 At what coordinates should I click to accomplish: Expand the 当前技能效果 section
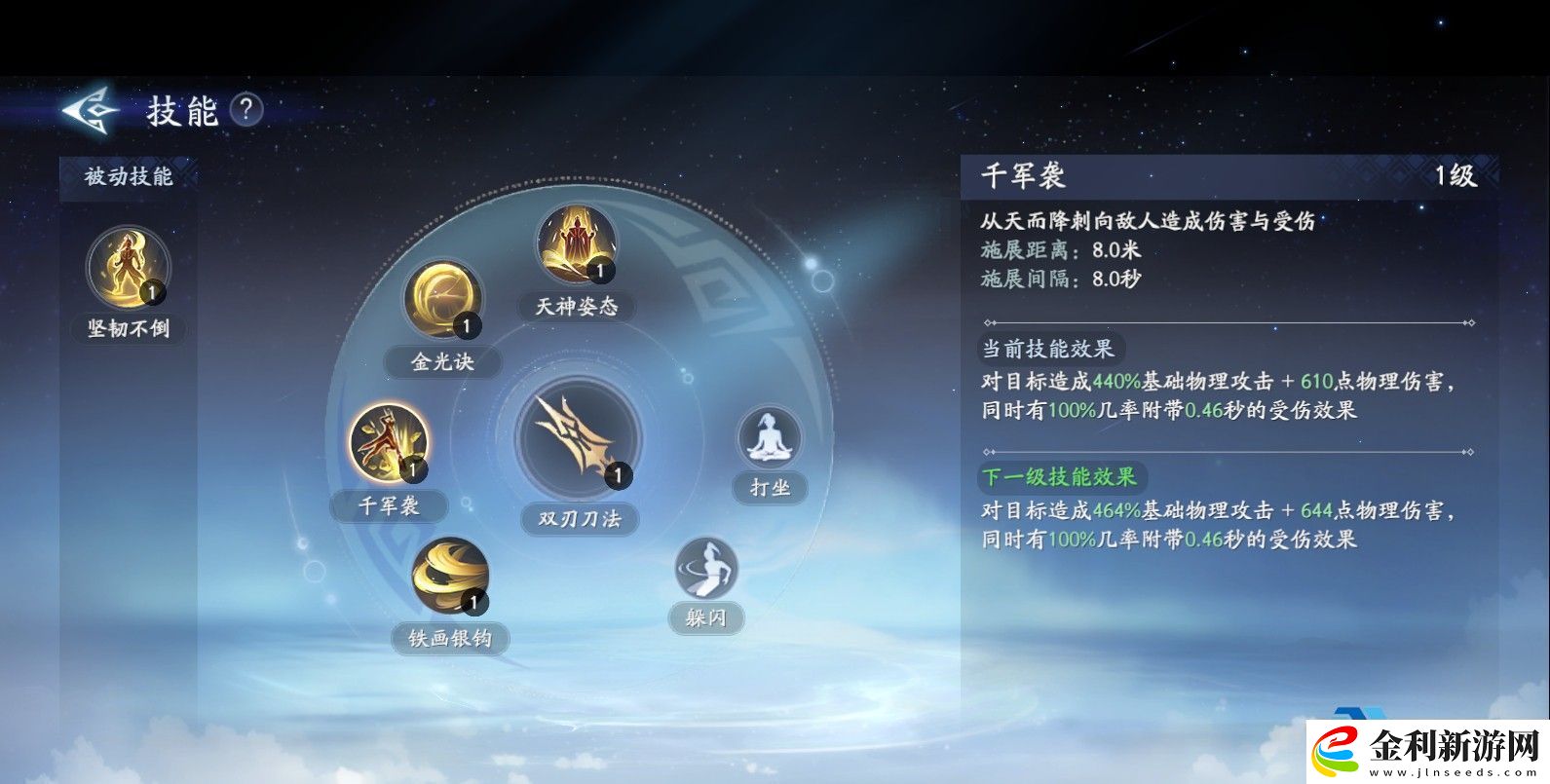1050,349
